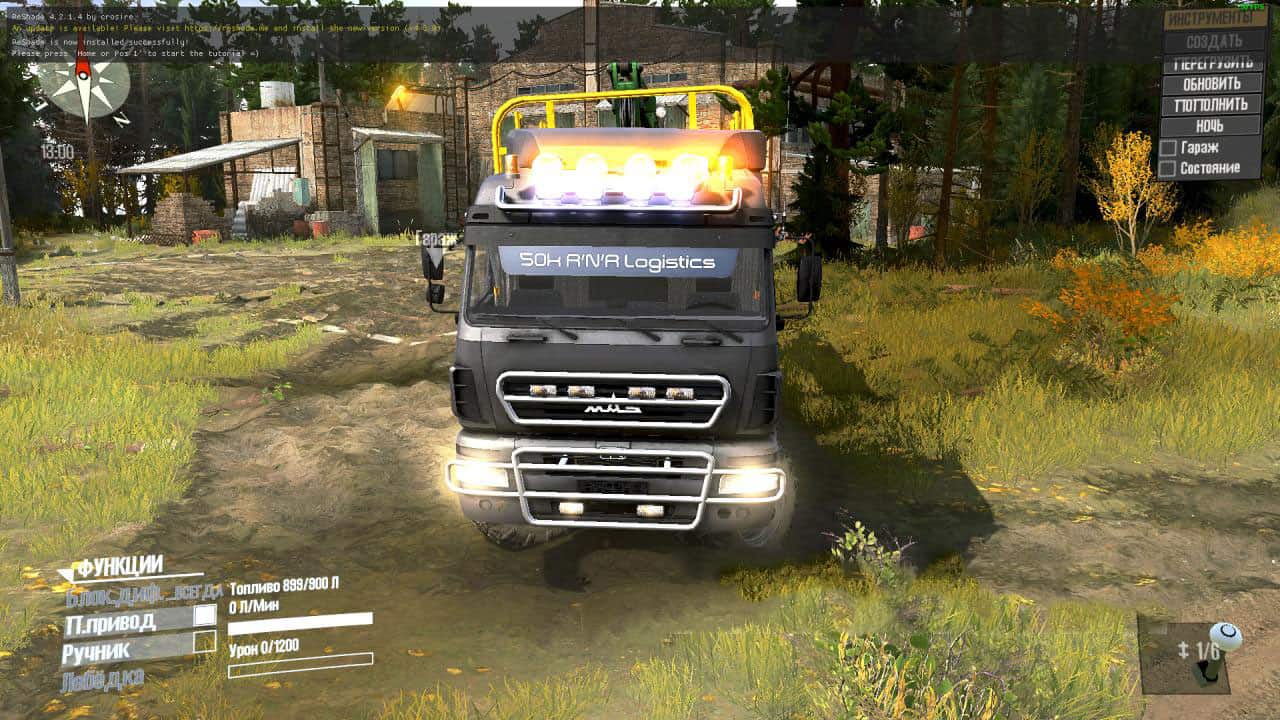Choose the ПОПОЛНИТЬ refill button
Viewport: 1280px width, 720px height.
click(1211, 105)
